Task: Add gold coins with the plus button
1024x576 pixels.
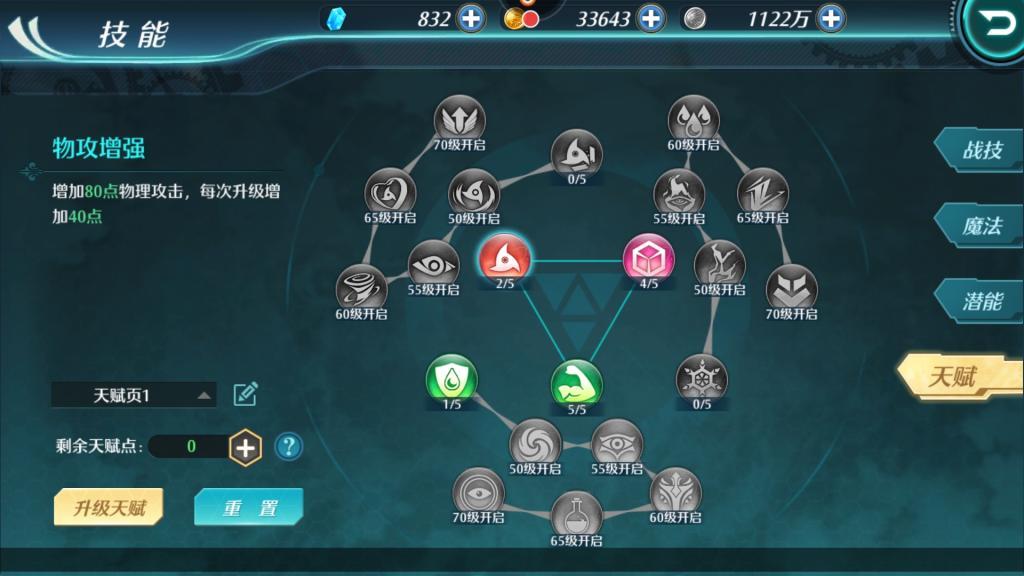Action: point(650,18)
